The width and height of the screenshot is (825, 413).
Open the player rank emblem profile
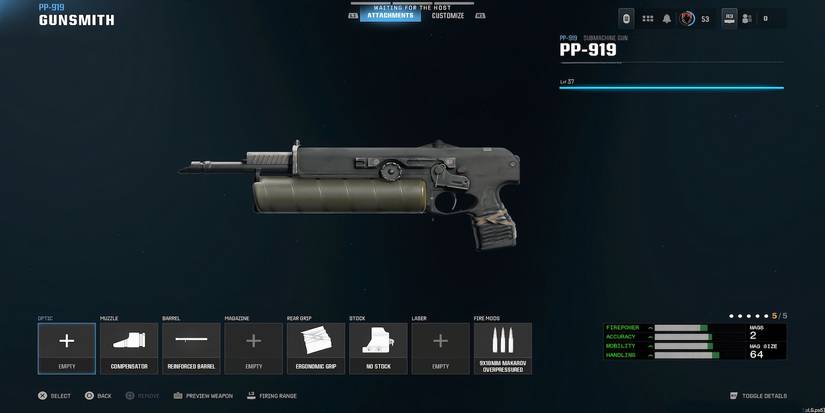pyautogui.click(x=687, y=18)
